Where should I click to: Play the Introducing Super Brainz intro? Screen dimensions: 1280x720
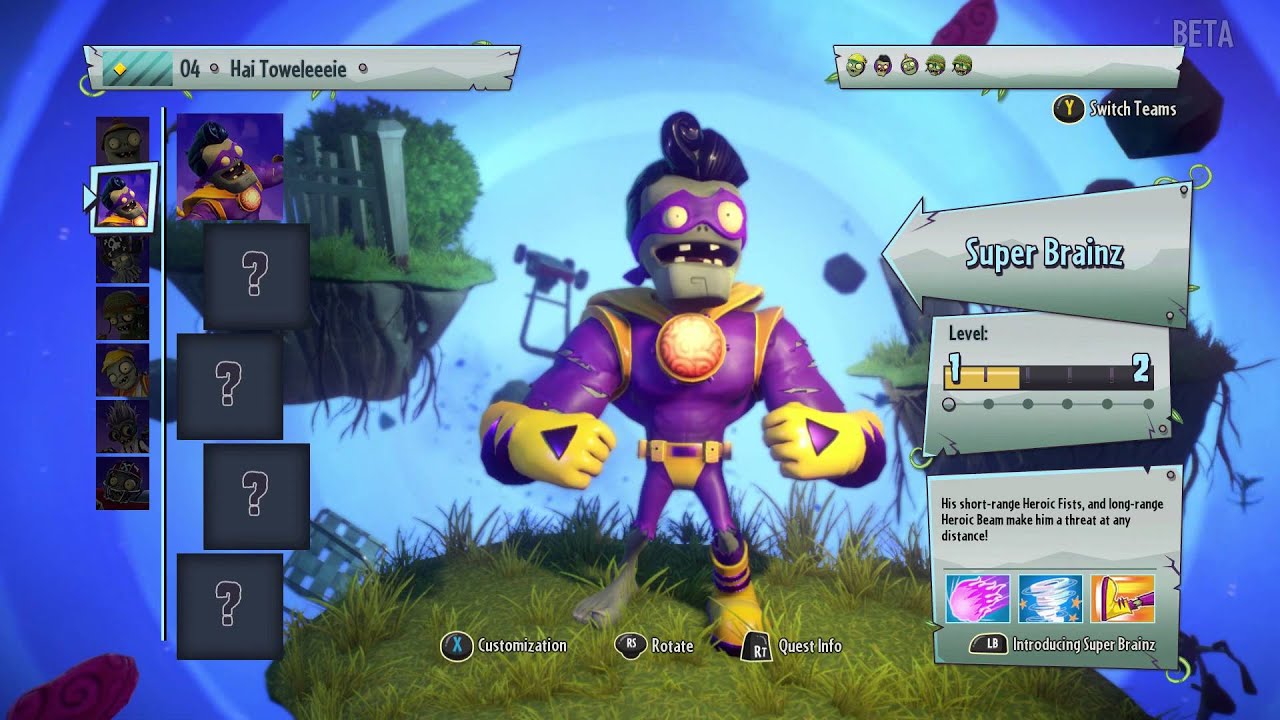pyautogui.click(x=1067, y=644)
